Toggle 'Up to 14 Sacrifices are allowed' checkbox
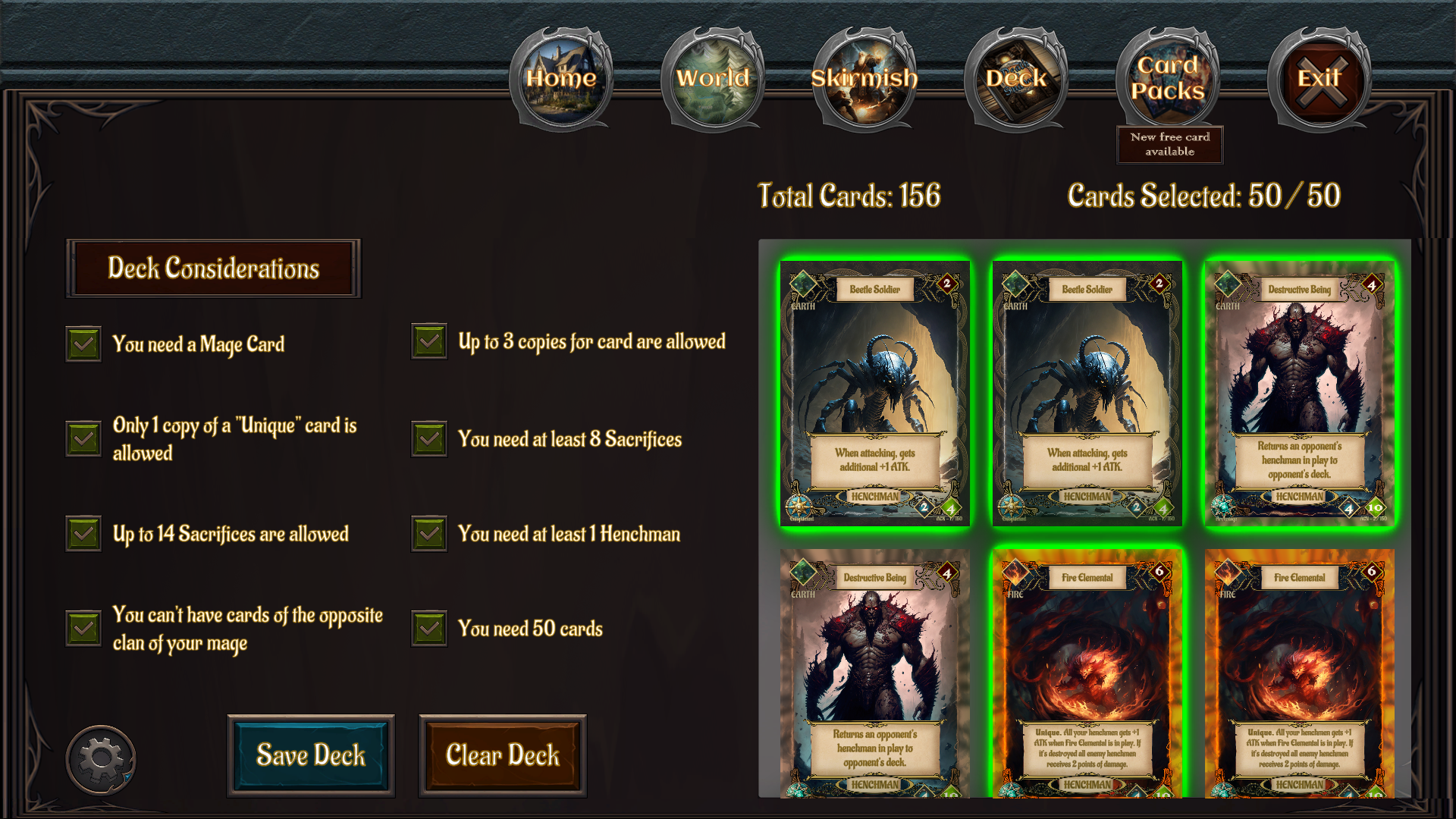 (83, 534)
